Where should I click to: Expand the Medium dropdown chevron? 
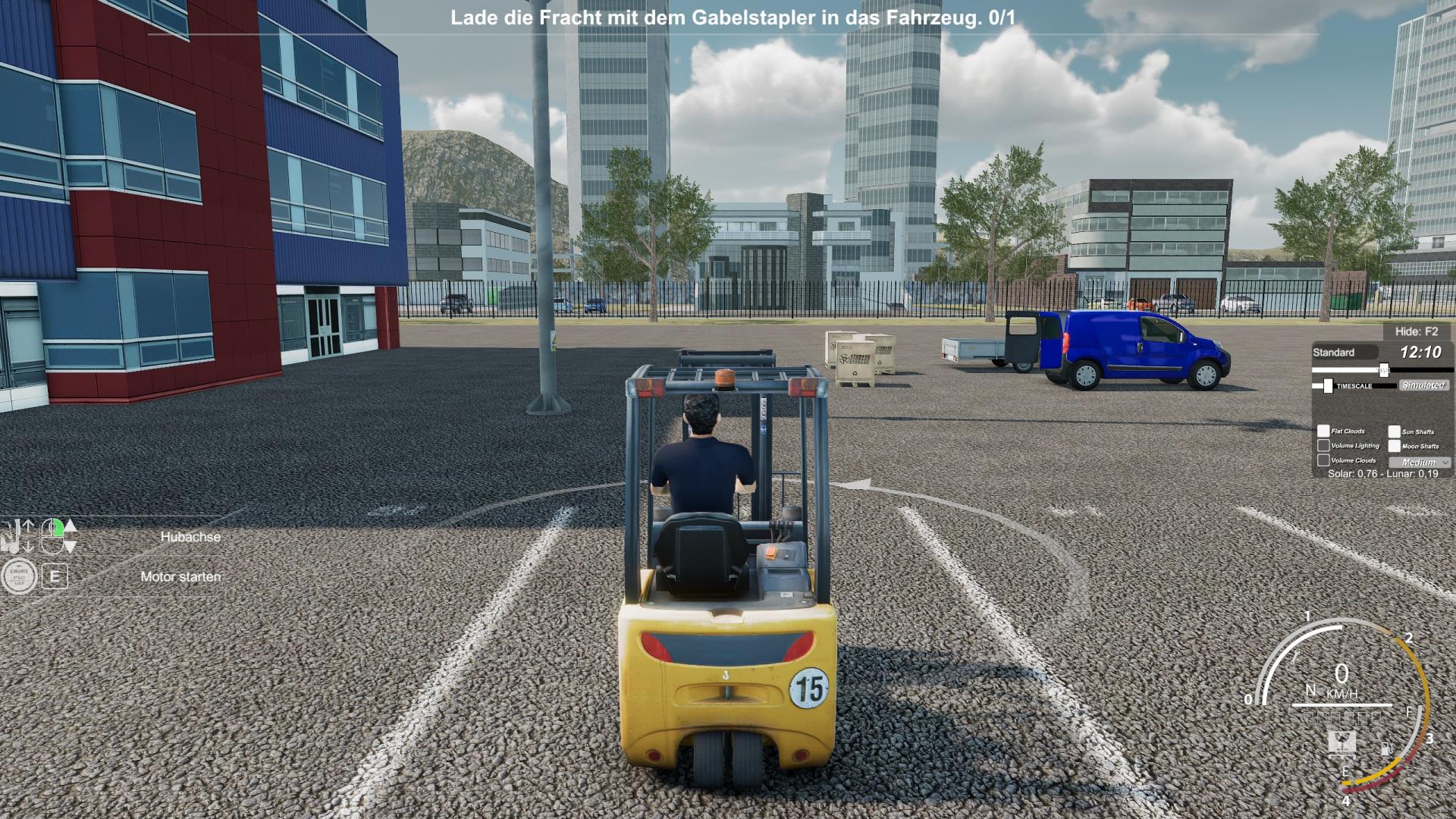[x=1445, y=463]
